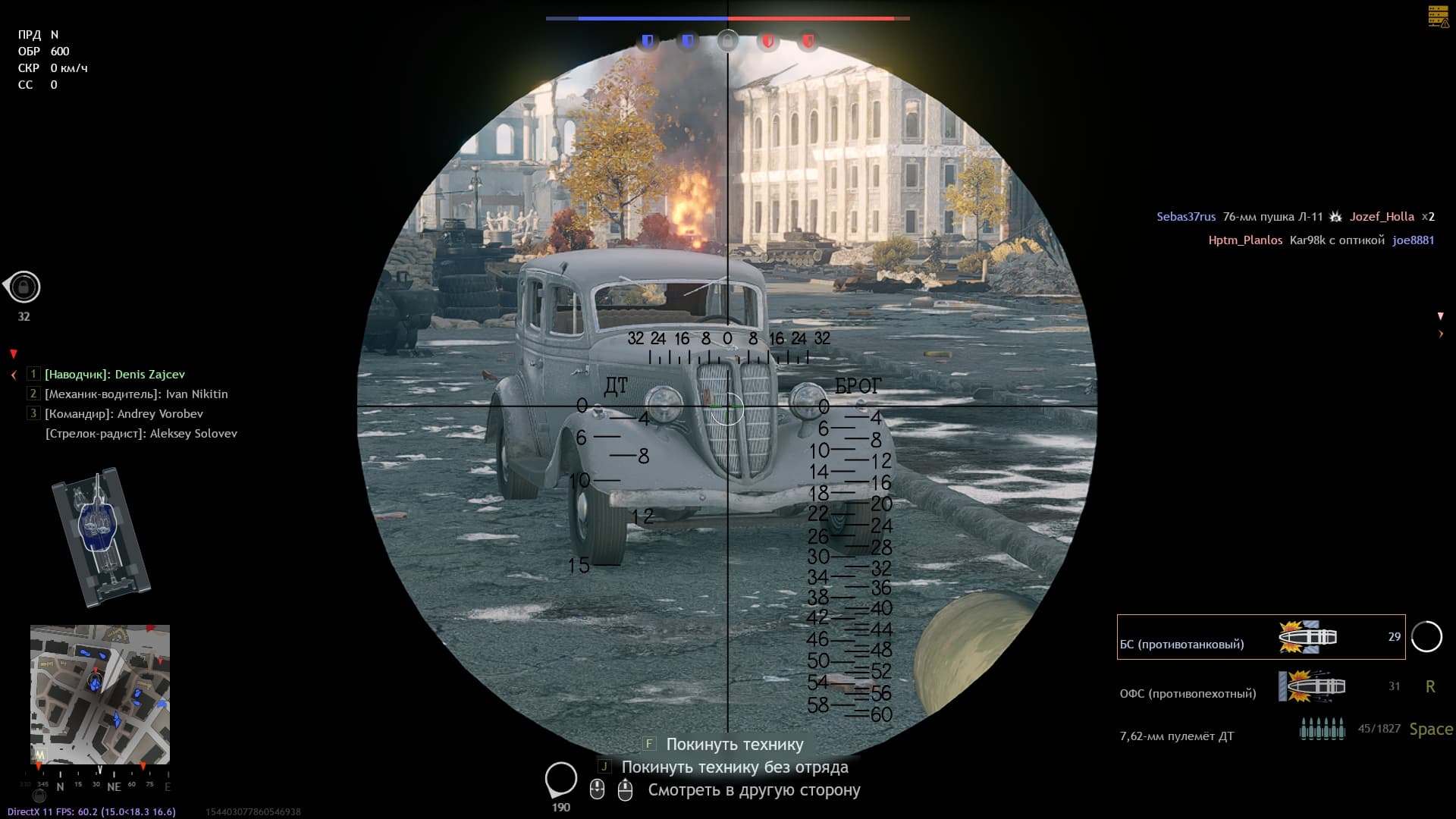Choose the ОФС anti-personnel shell
1456x819 pixels.
(x=1260, y=687)
